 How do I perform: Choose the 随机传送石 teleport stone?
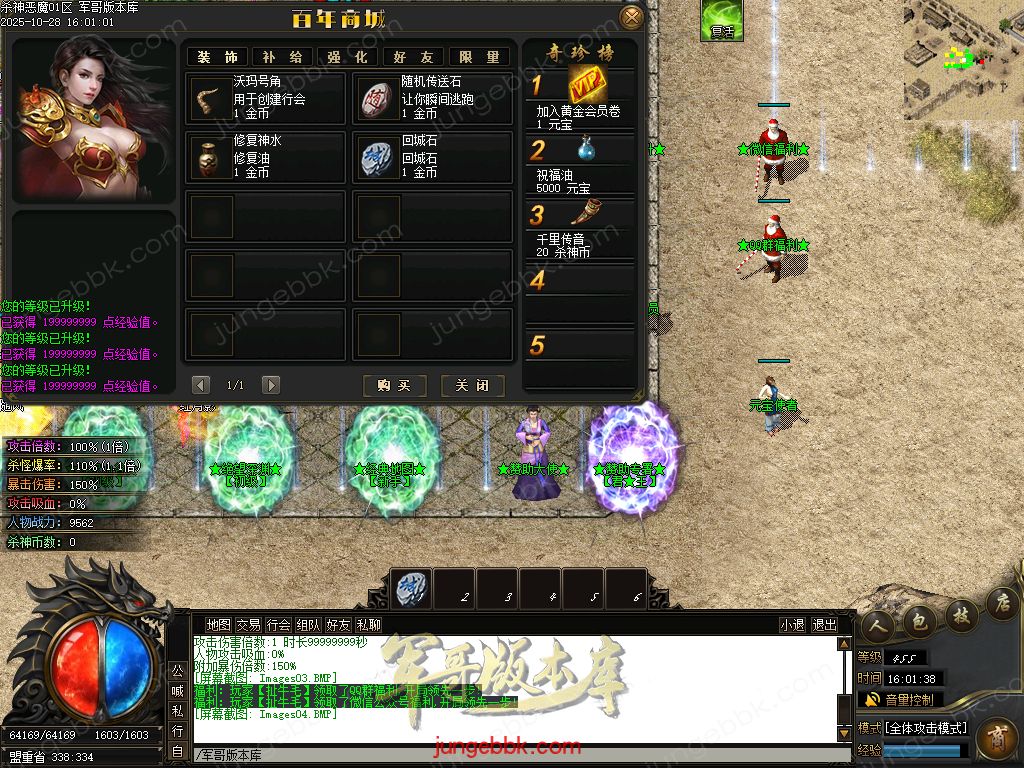pos(377,97)
